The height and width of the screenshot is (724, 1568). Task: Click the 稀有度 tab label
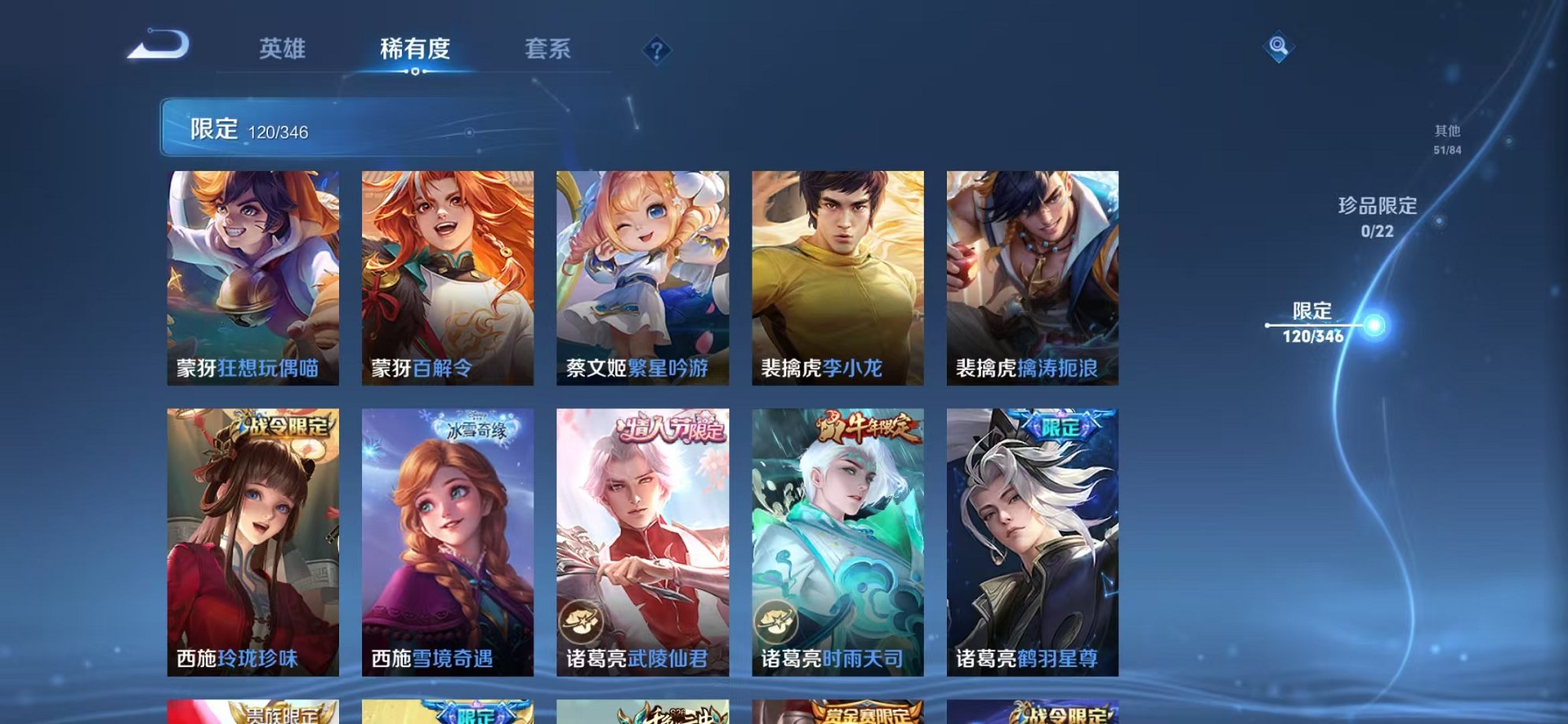(416, 49)
